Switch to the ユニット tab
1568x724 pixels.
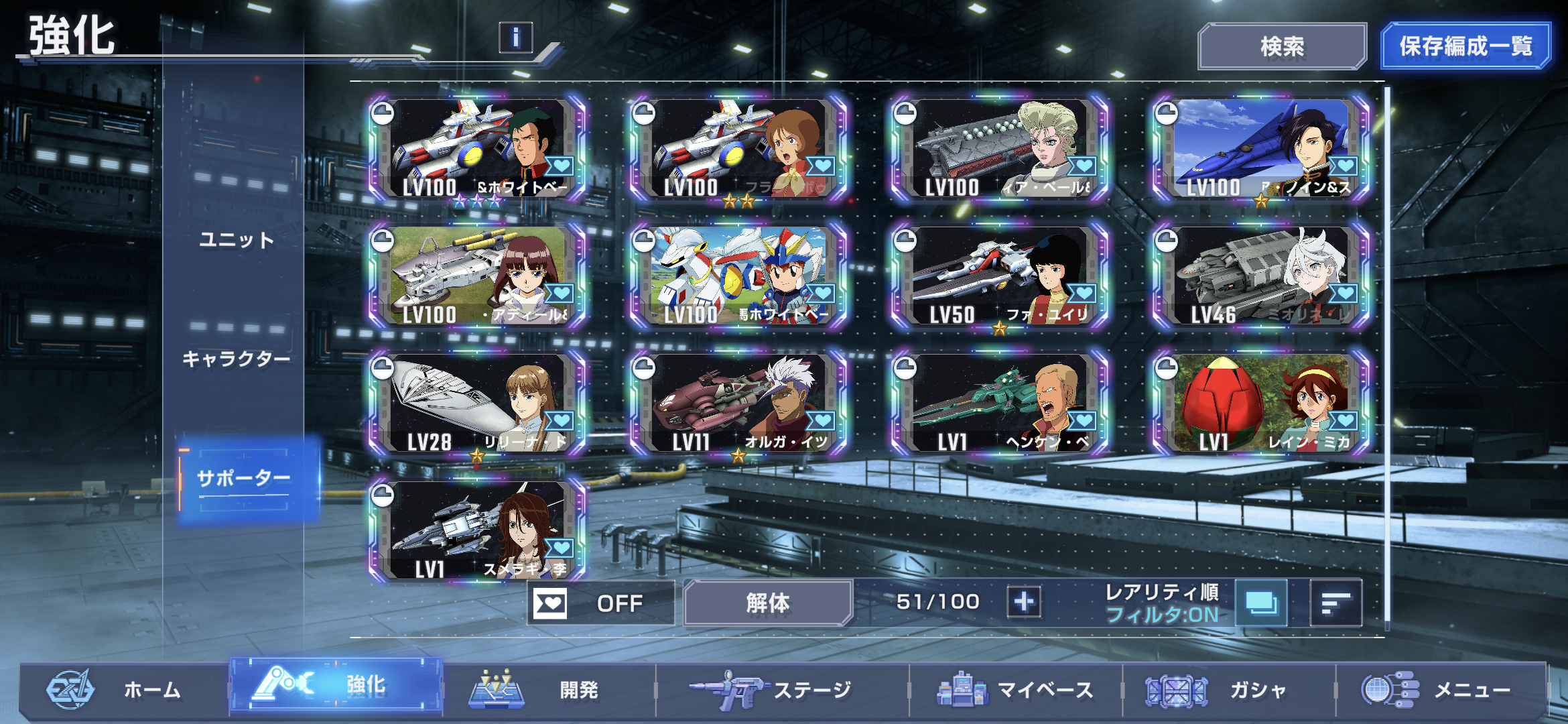point(237,240)
